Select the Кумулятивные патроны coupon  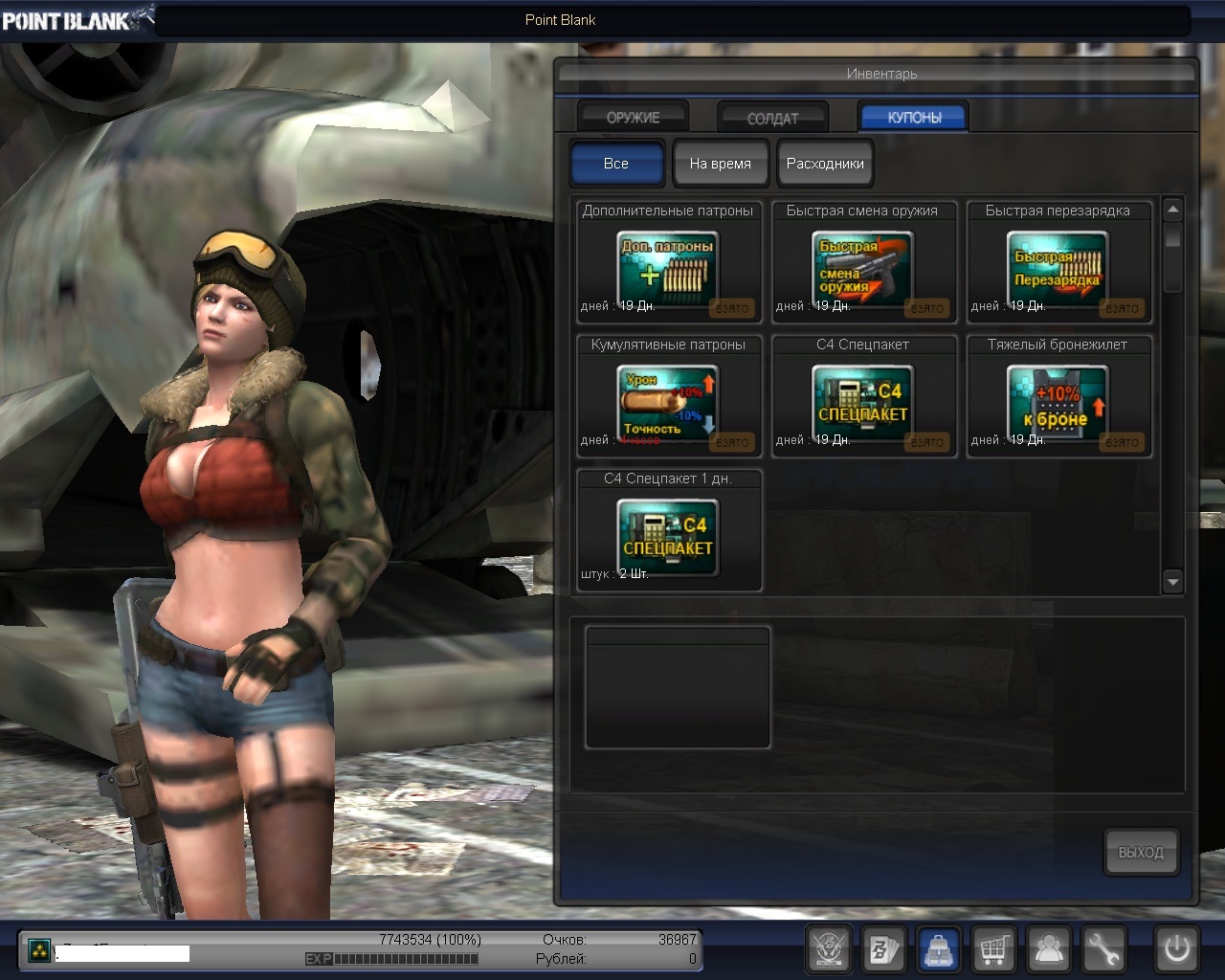pyautogui.click(x=669, y=403)
